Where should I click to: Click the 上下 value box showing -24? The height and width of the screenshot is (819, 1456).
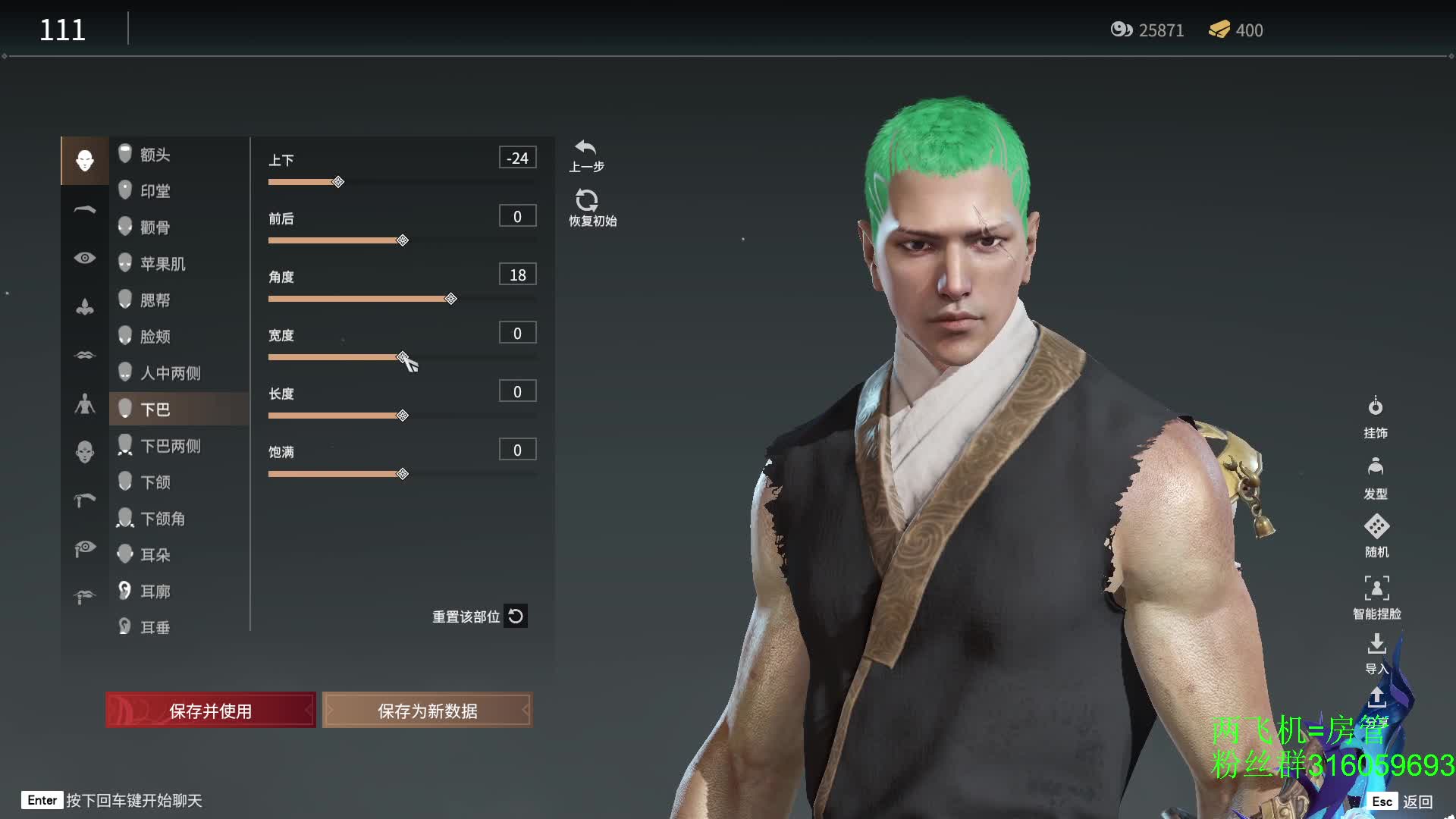pyautogui.click(x=517, y=158)
